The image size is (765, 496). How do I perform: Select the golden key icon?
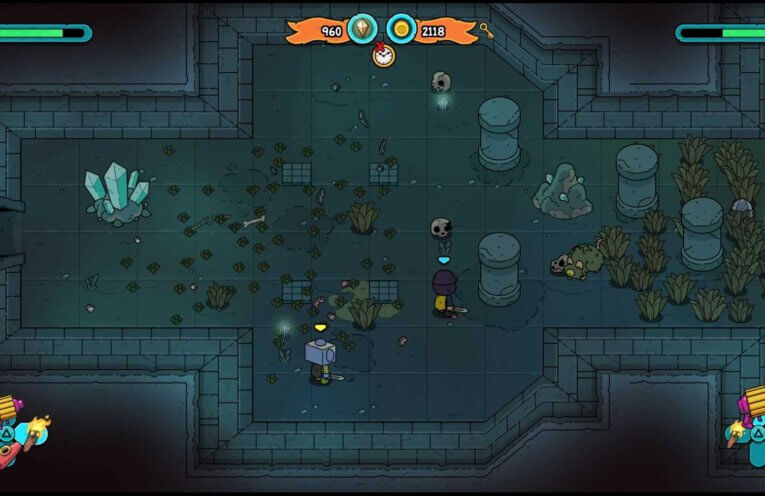486,29
